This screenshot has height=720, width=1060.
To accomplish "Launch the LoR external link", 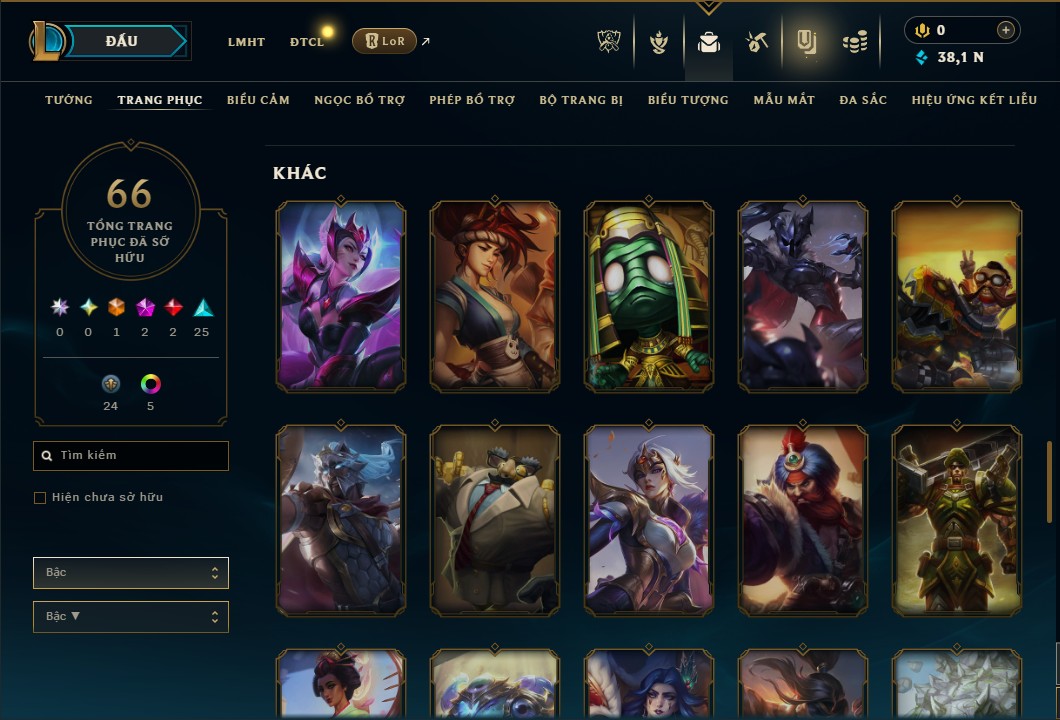I will coord(385,41).
